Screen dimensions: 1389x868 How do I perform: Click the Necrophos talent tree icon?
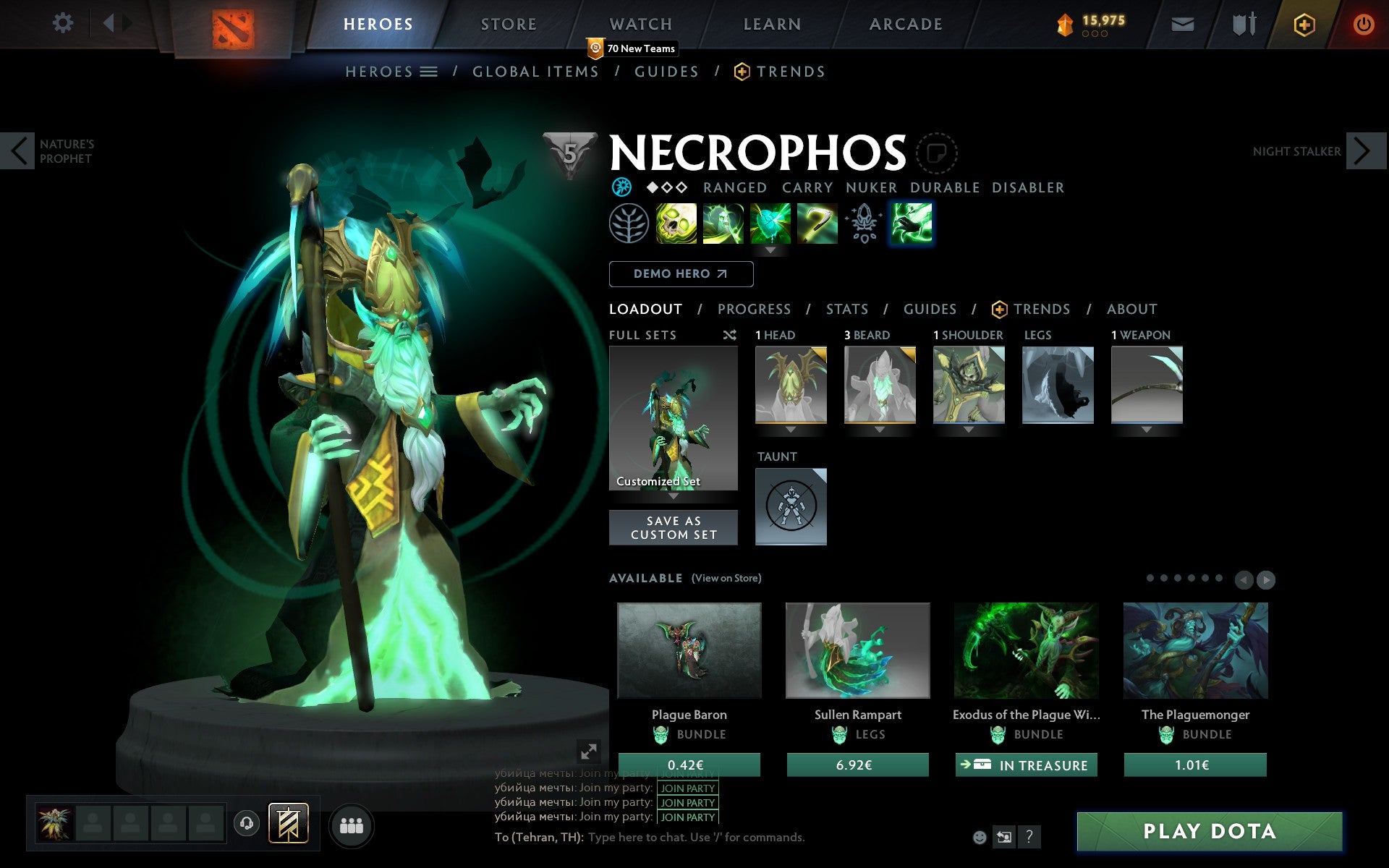[629, 224]
